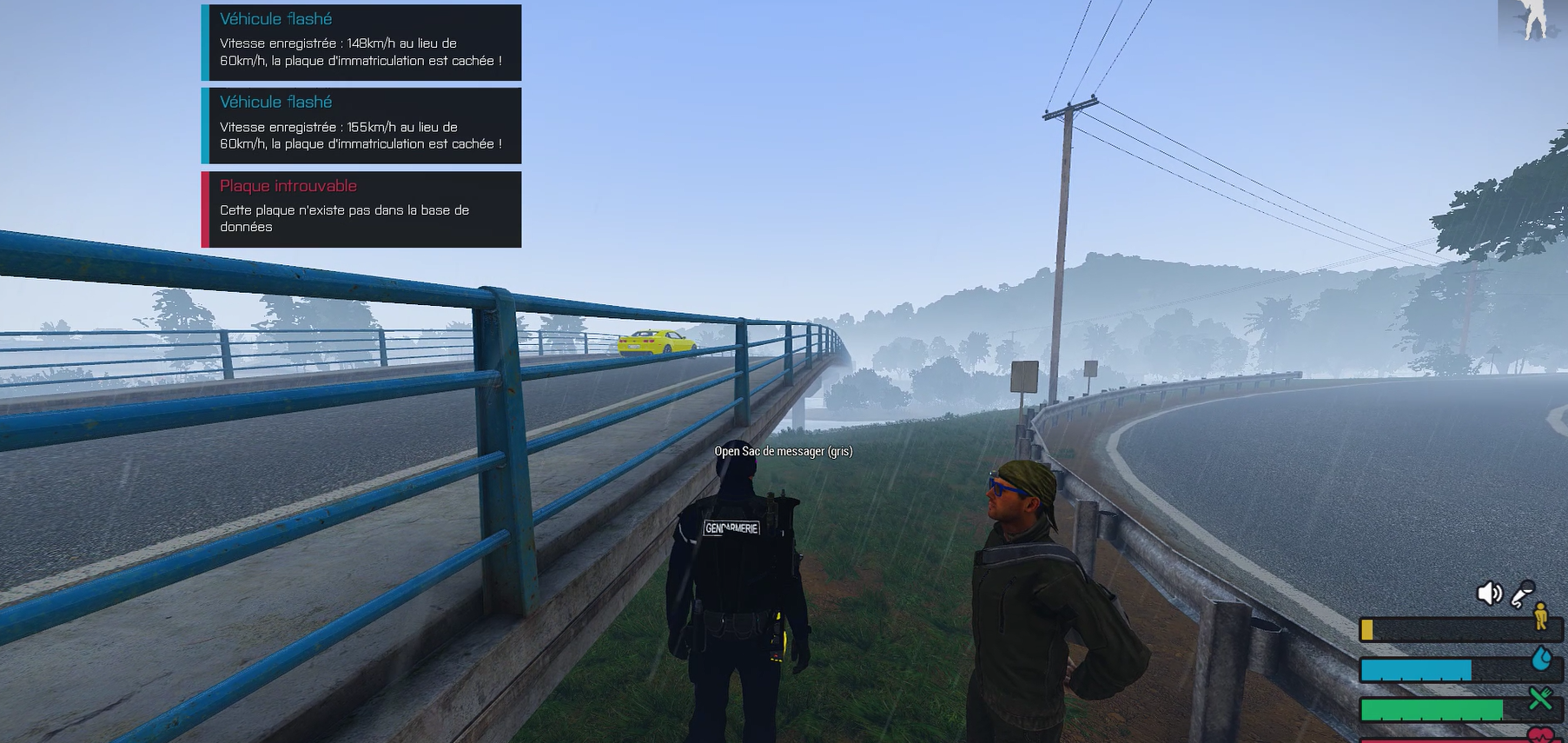
Task: Toggle the speaker volume icon
Action: [x=1489, y=594]
